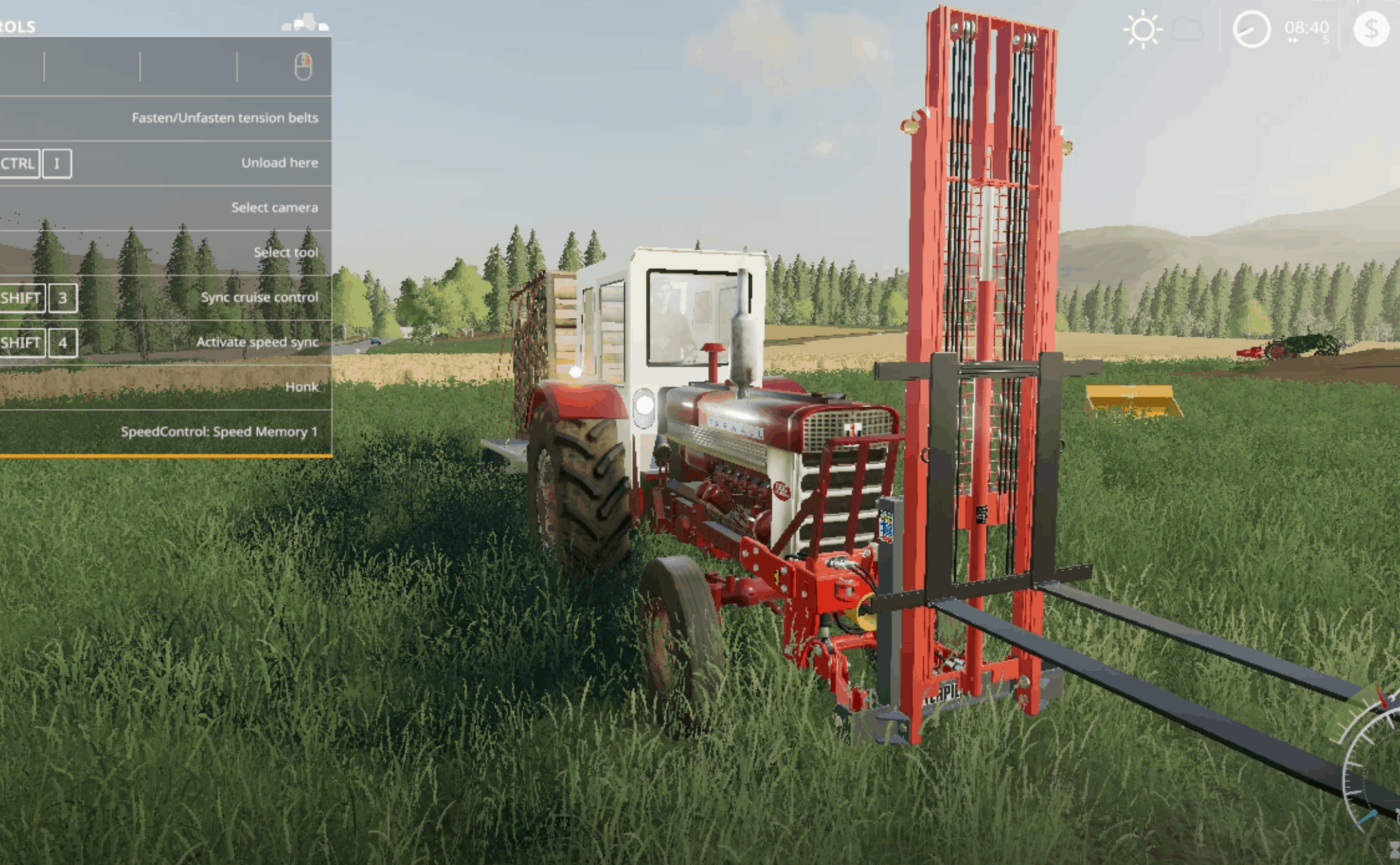Screen dimensions: 1400x865
Task: Toggle Sync cruise control
Action: point(259,297)
